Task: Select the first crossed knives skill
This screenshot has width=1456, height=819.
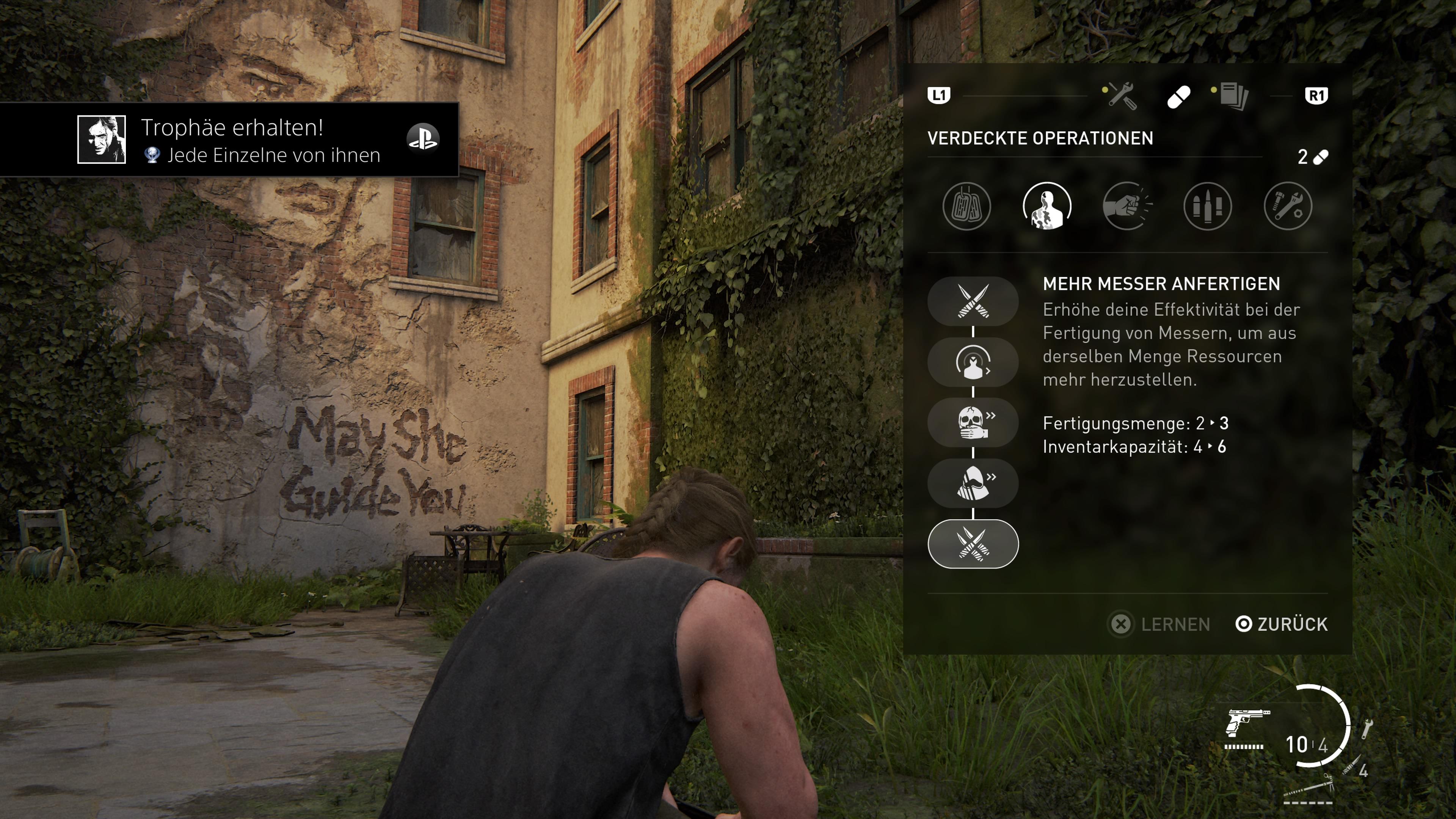Action: (x=973, y=301)
